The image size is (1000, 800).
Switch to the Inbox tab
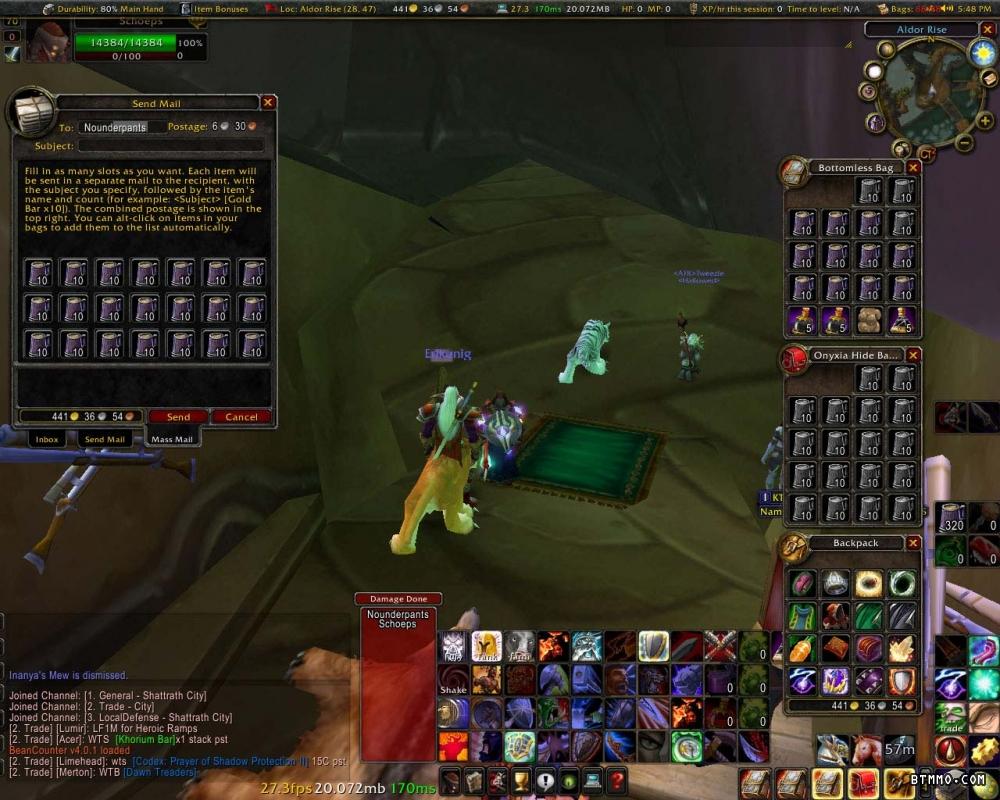47,439
